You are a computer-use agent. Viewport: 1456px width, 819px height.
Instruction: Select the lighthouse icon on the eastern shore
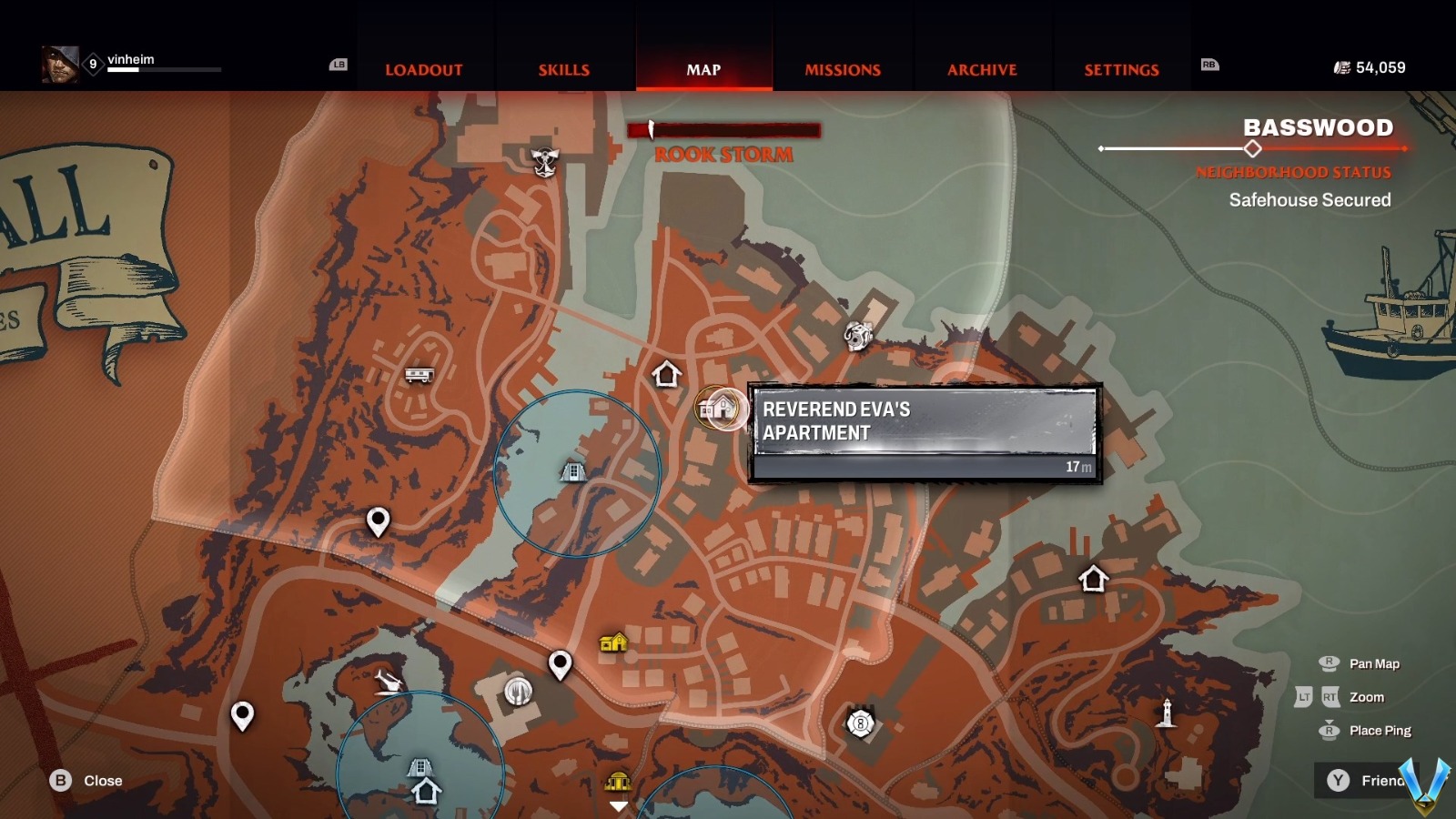pyautogui.click(x=1168, y=712)
